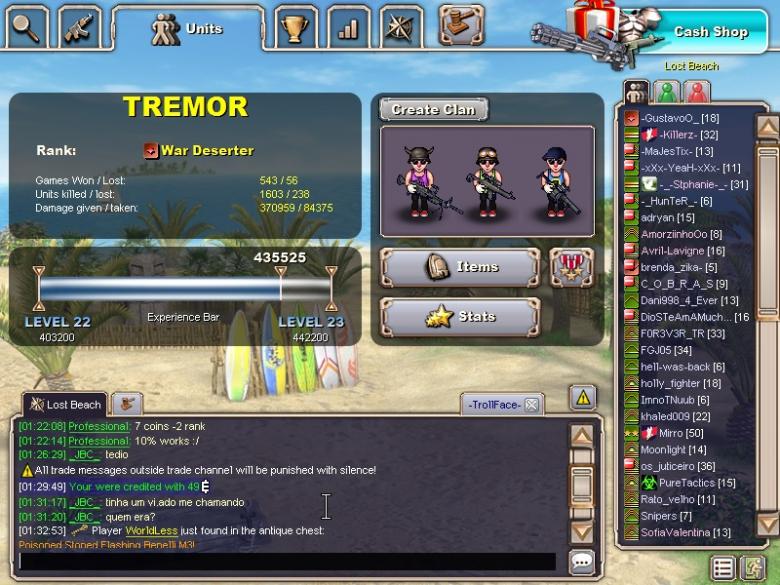Image resolution: width=780 pixels, height=585 pixels.
Task: Open the Cash Shop
Action: coord(710,31)
